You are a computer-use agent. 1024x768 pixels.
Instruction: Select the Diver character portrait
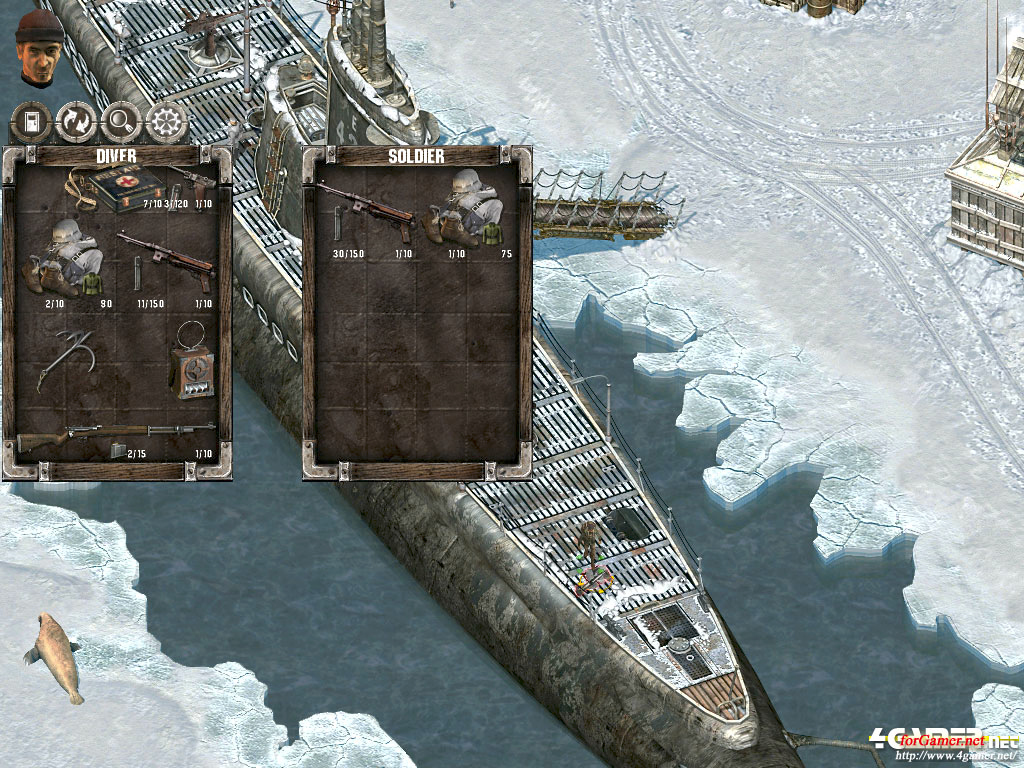point(40,47)
